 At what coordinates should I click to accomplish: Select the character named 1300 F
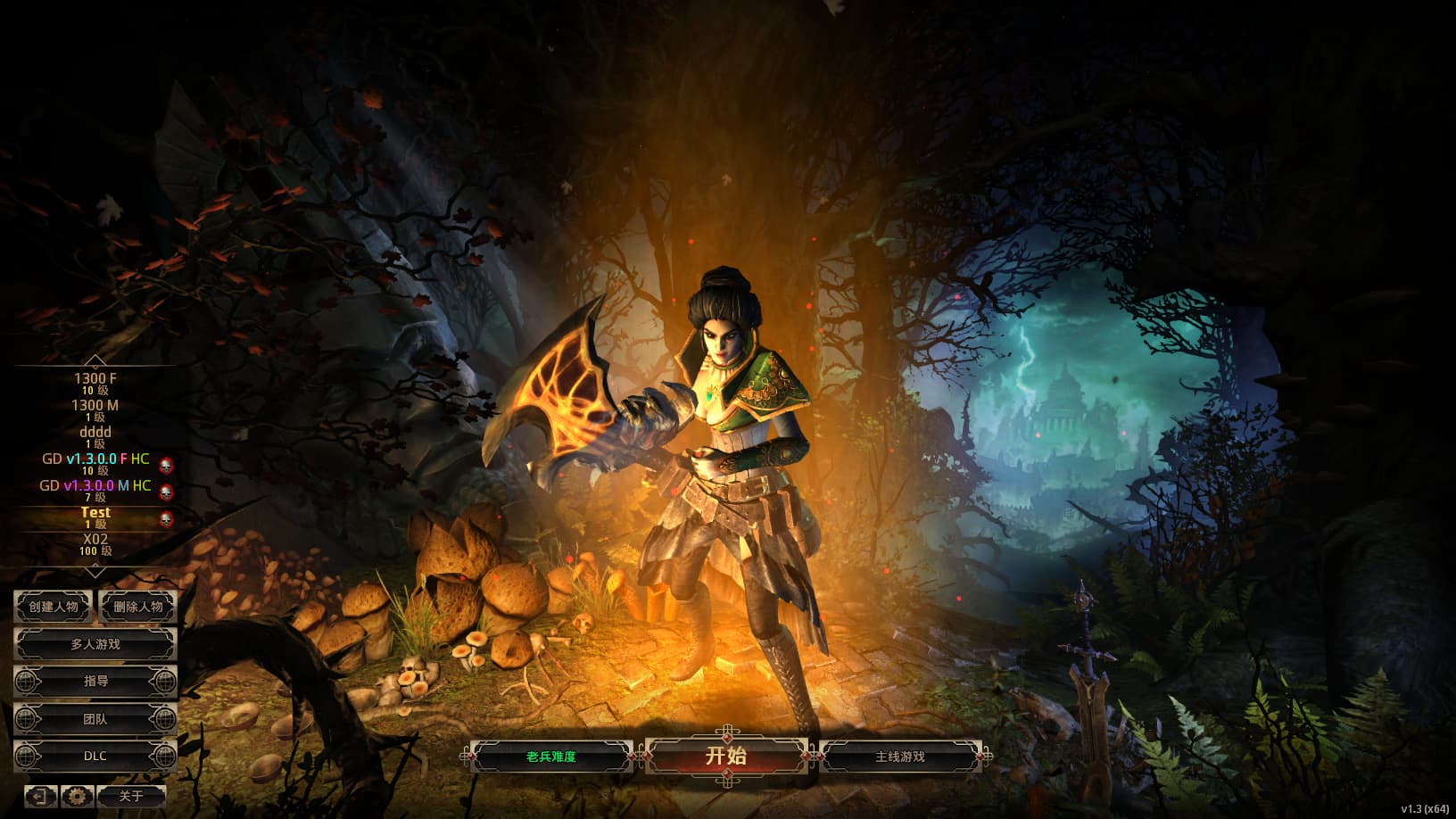[x=95, y=383]
